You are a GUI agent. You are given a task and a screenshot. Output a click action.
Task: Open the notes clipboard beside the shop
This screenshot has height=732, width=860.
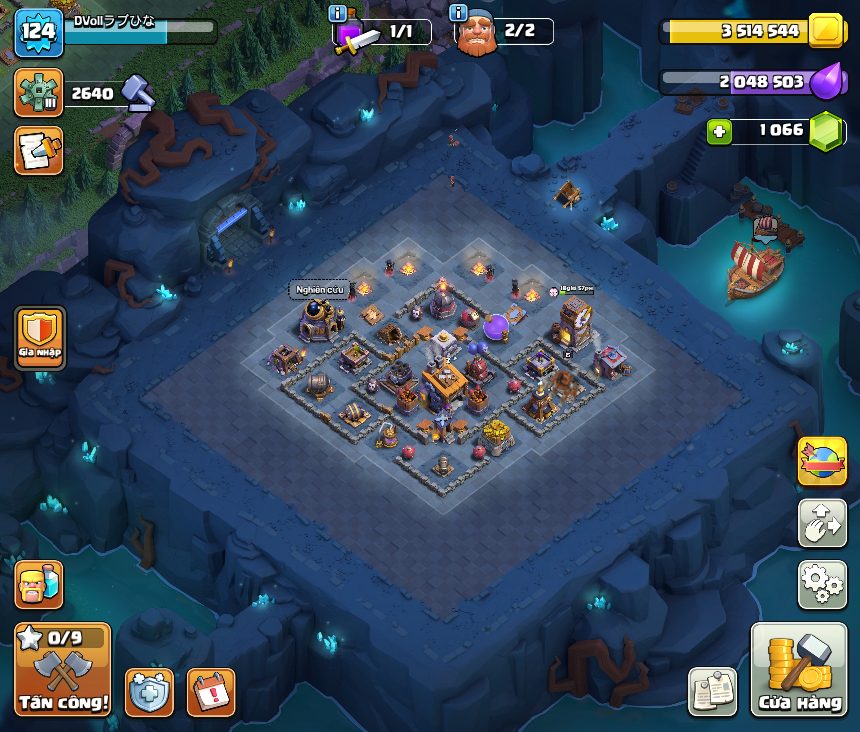712,692
